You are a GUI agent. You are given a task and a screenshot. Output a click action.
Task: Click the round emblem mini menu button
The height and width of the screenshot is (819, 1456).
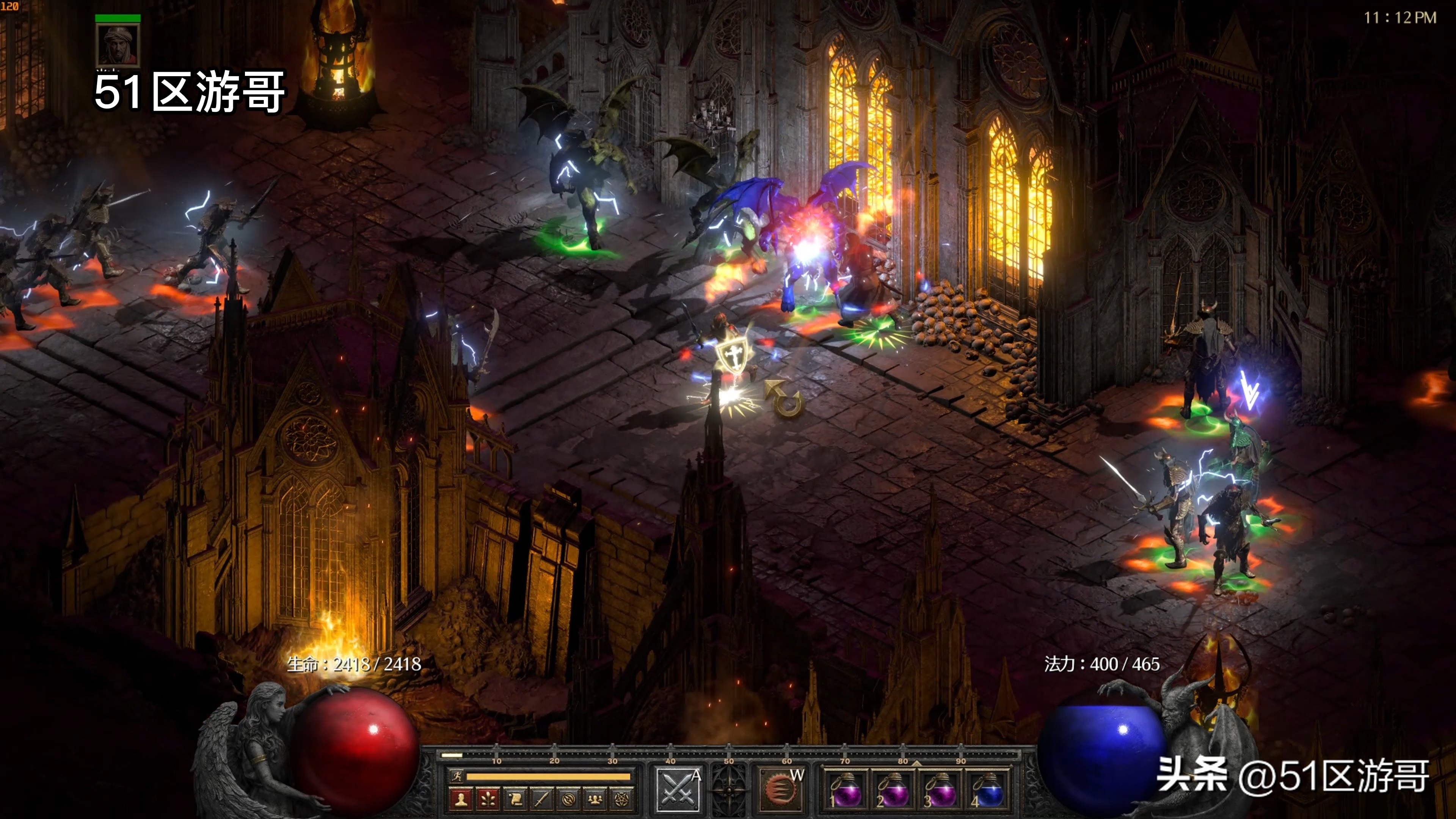point(569,799)
